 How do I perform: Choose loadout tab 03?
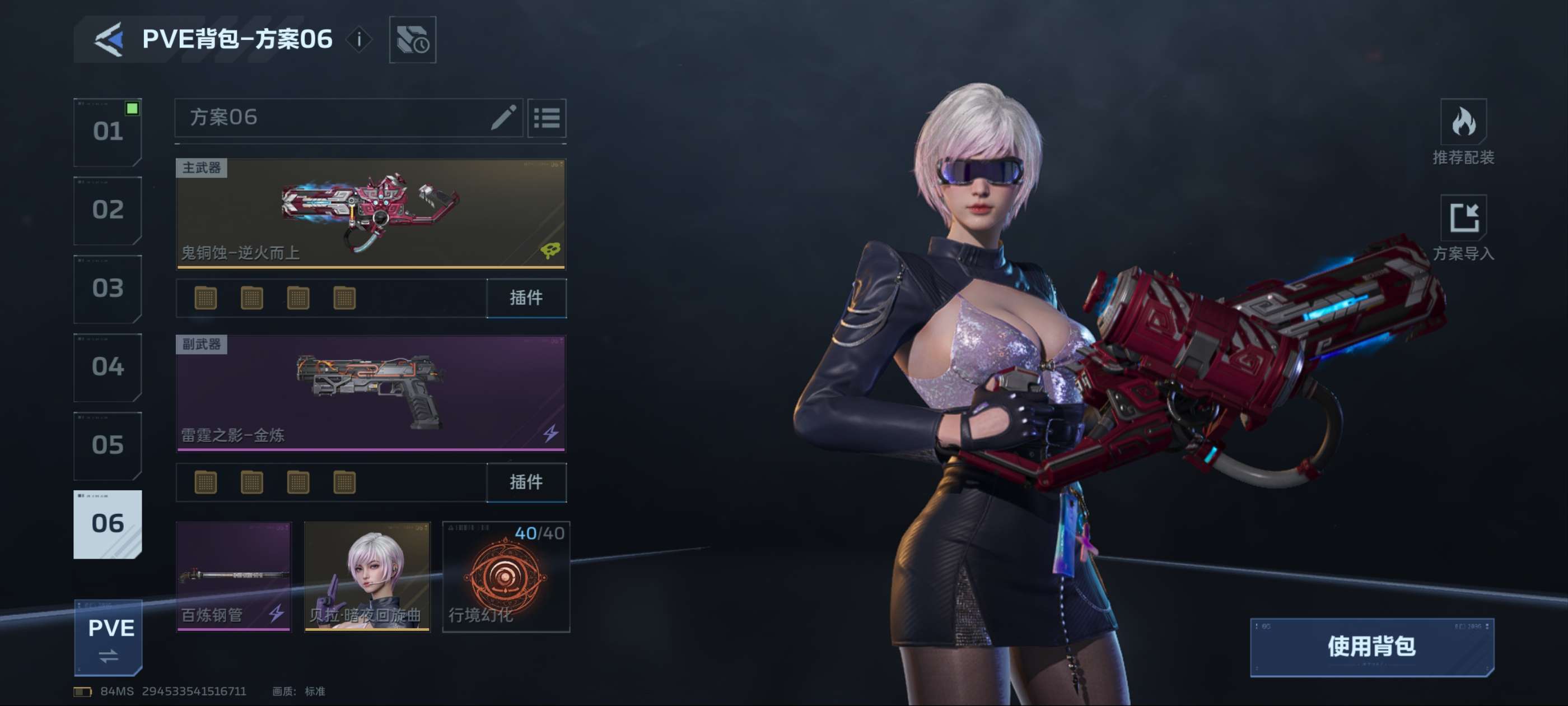point(108,288)
